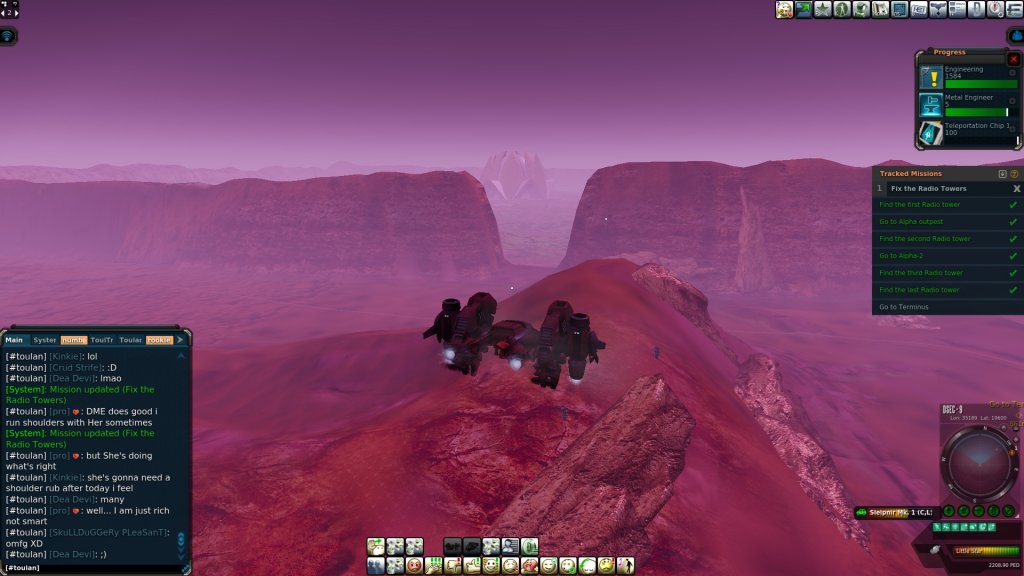The image size is (1024, 576).
Task: Close the Fix the Radio Towers mission tracker
Action: [x=1016, y=188]
